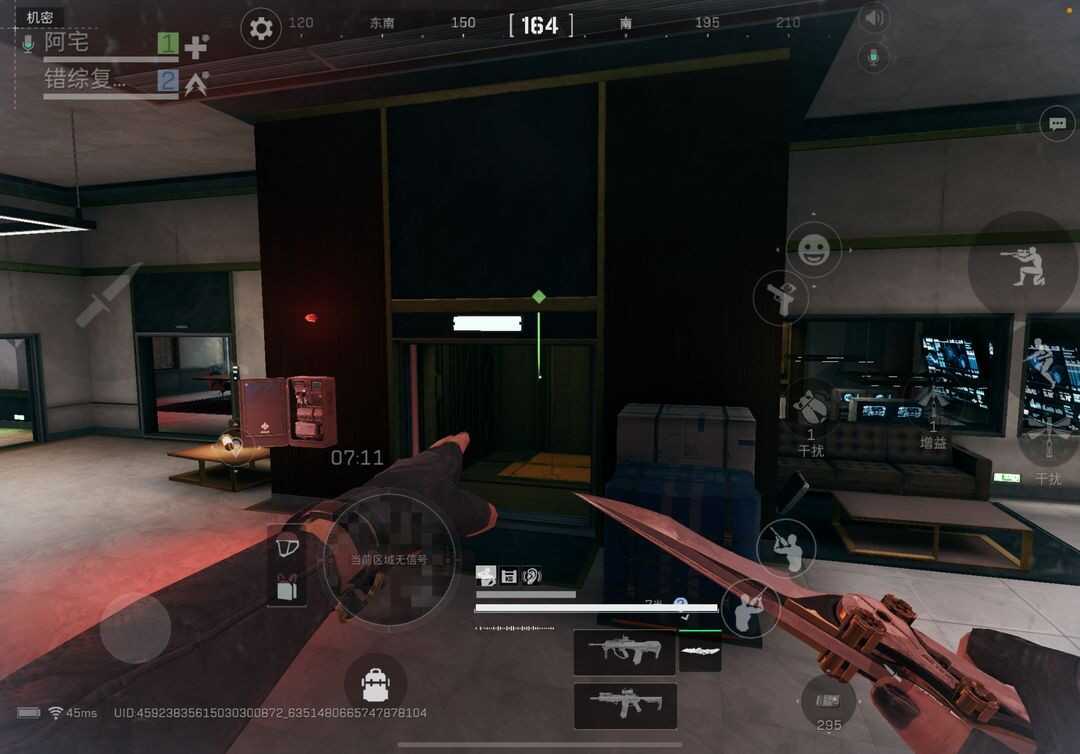Select the lower assault rifle slot
Image resolution: width=1080 pixels, height=754 pixels.
pyautogui.click(x=624, y=704)
